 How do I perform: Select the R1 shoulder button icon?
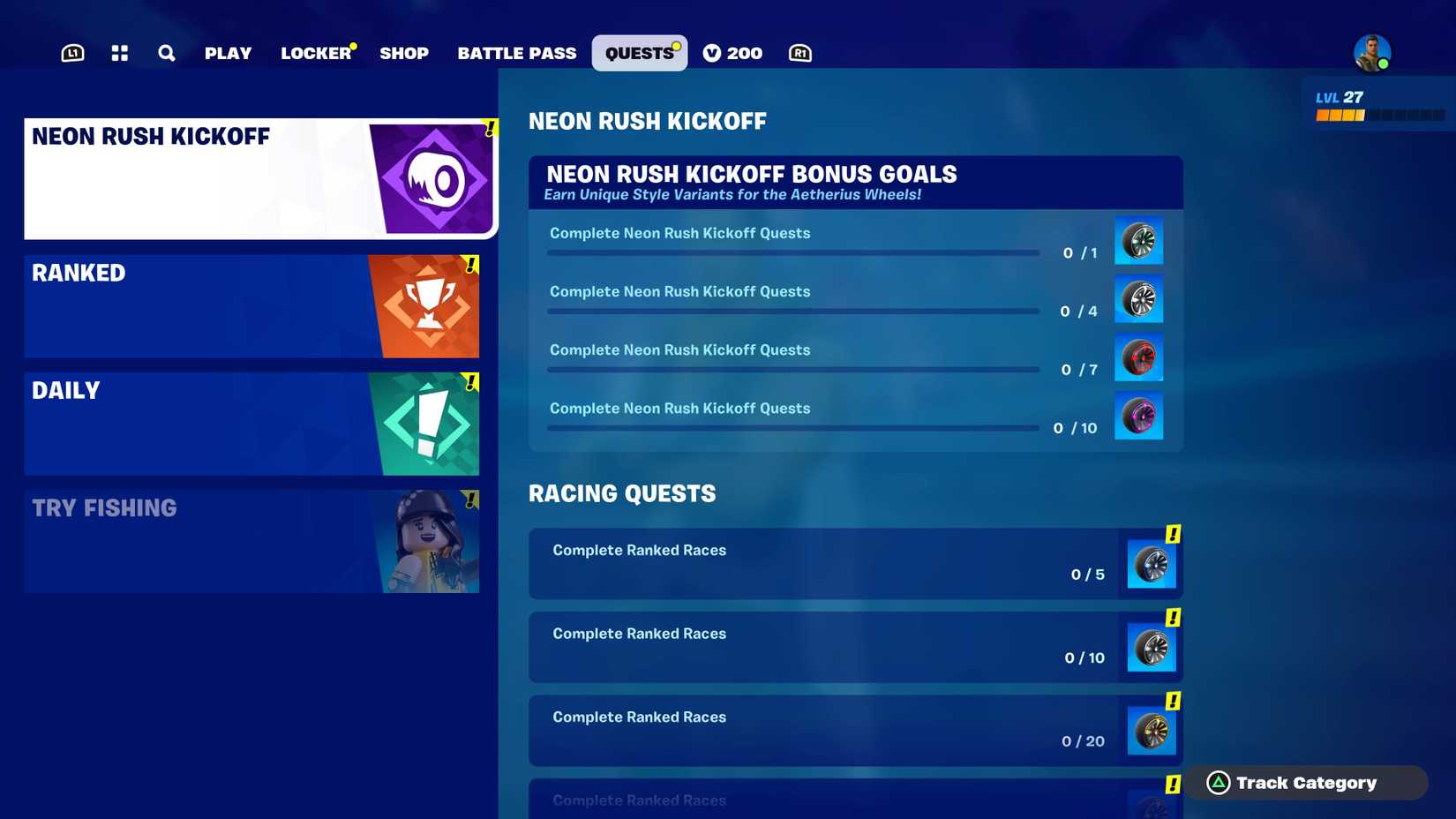[799, 52]
